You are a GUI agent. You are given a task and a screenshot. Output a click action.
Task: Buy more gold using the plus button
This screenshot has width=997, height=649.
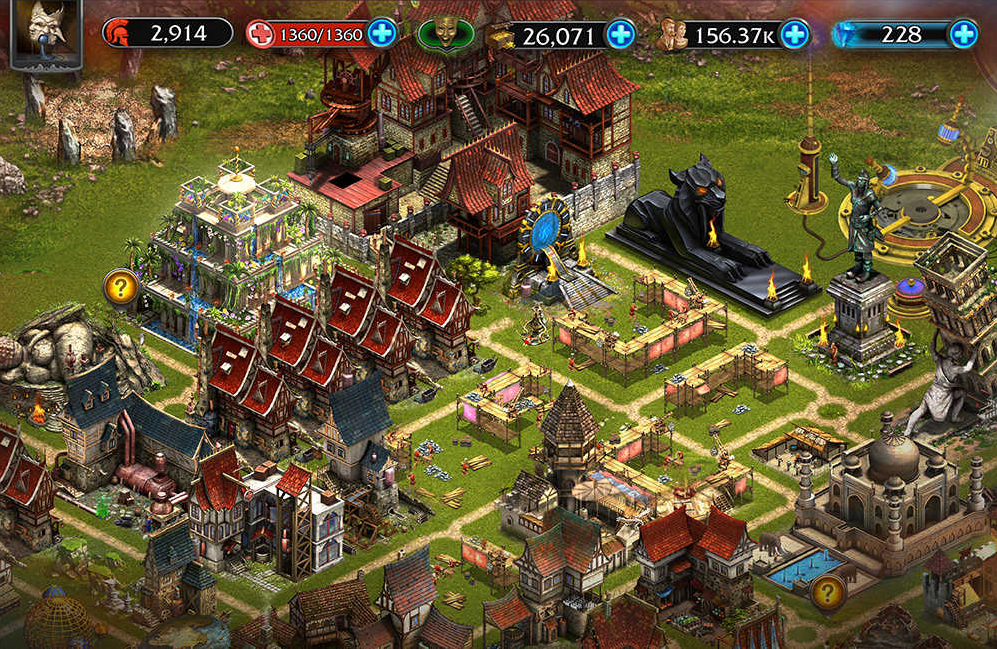(620, 35)
